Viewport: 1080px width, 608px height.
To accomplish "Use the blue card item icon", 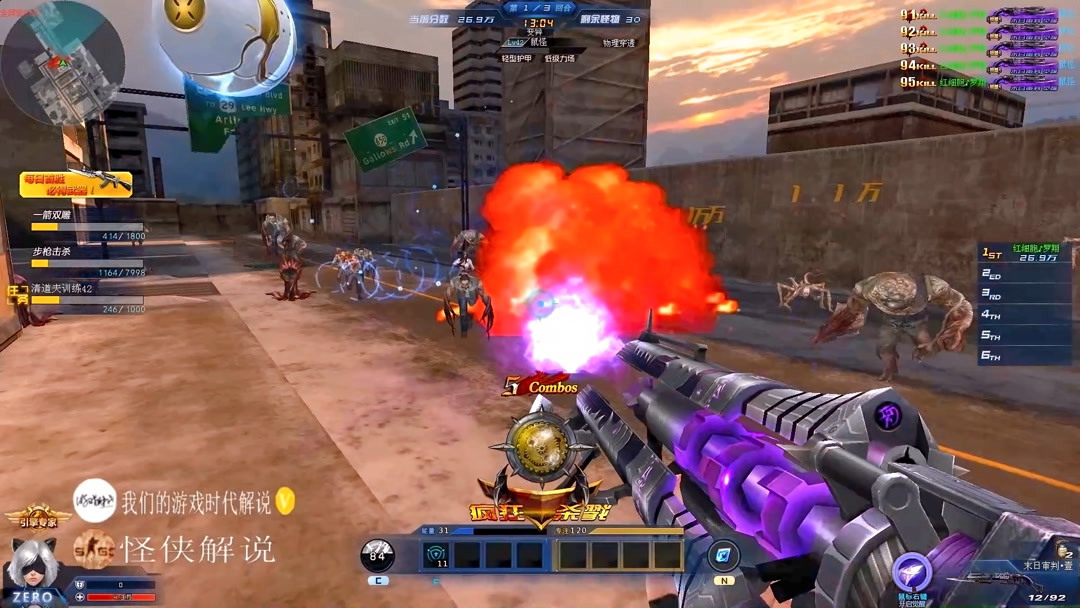I will coord(723,555).
